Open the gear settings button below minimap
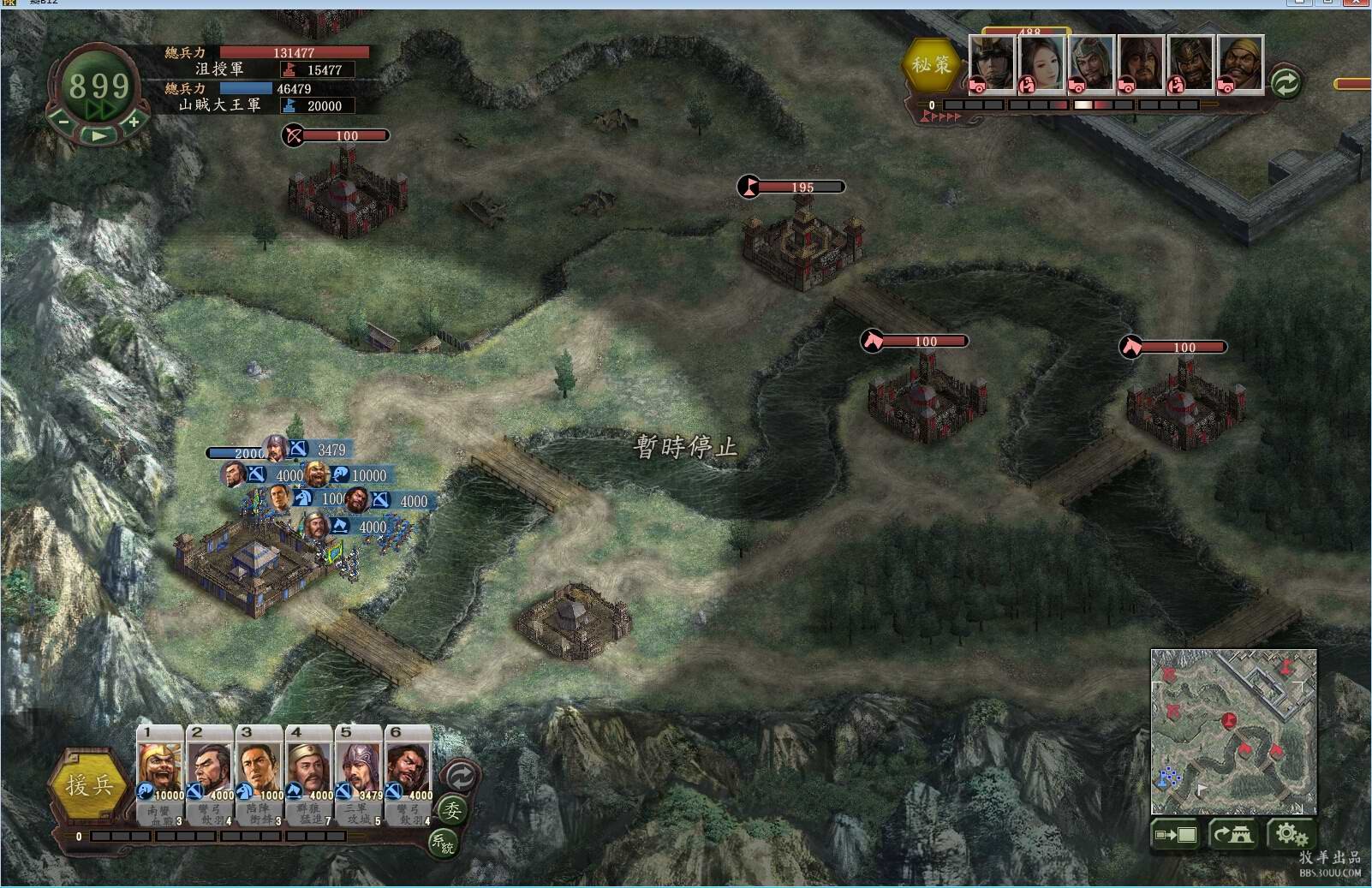Image resolution: width=1372 pixels, height=888 pixels. click(x=1289, y=834)
